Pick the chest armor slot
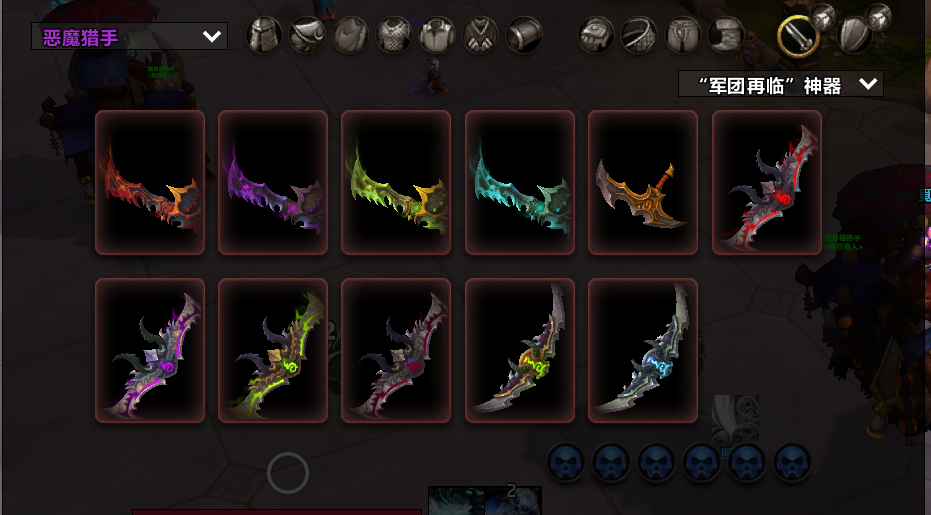The width and height of the screenshot is (931, 515). (394, 35)
